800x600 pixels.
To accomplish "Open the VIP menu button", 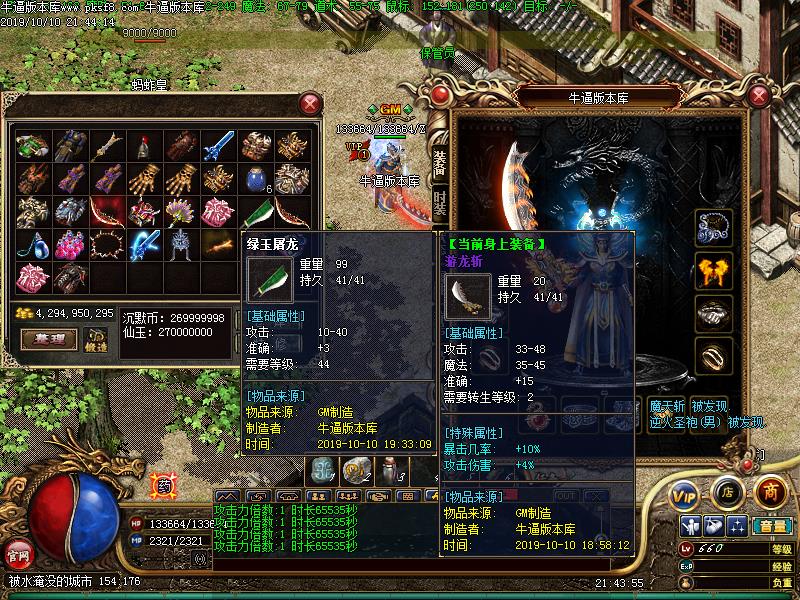I will coord(685,494).
